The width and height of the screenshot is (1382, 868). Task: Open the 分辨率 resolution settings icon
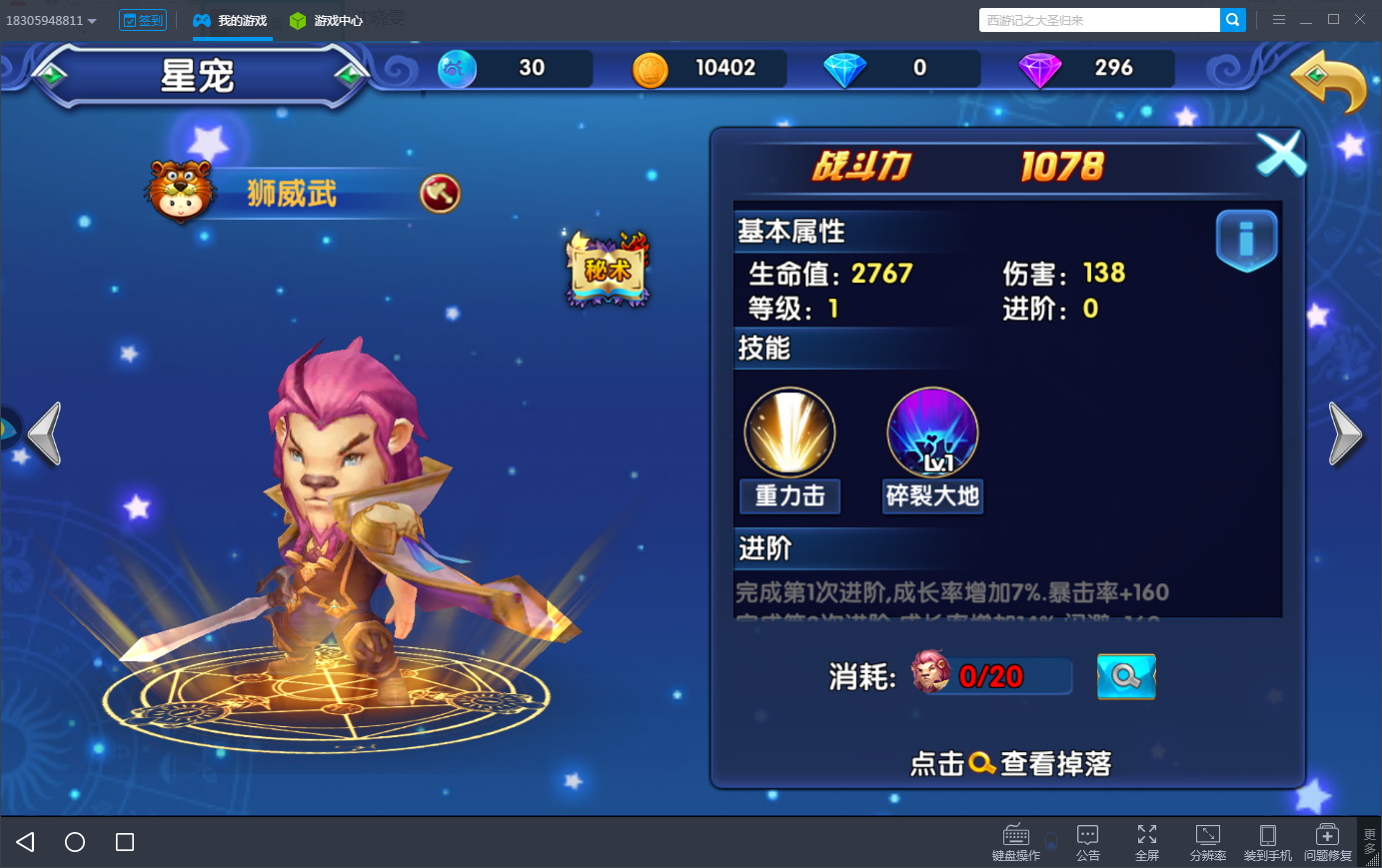(1208, 840)
